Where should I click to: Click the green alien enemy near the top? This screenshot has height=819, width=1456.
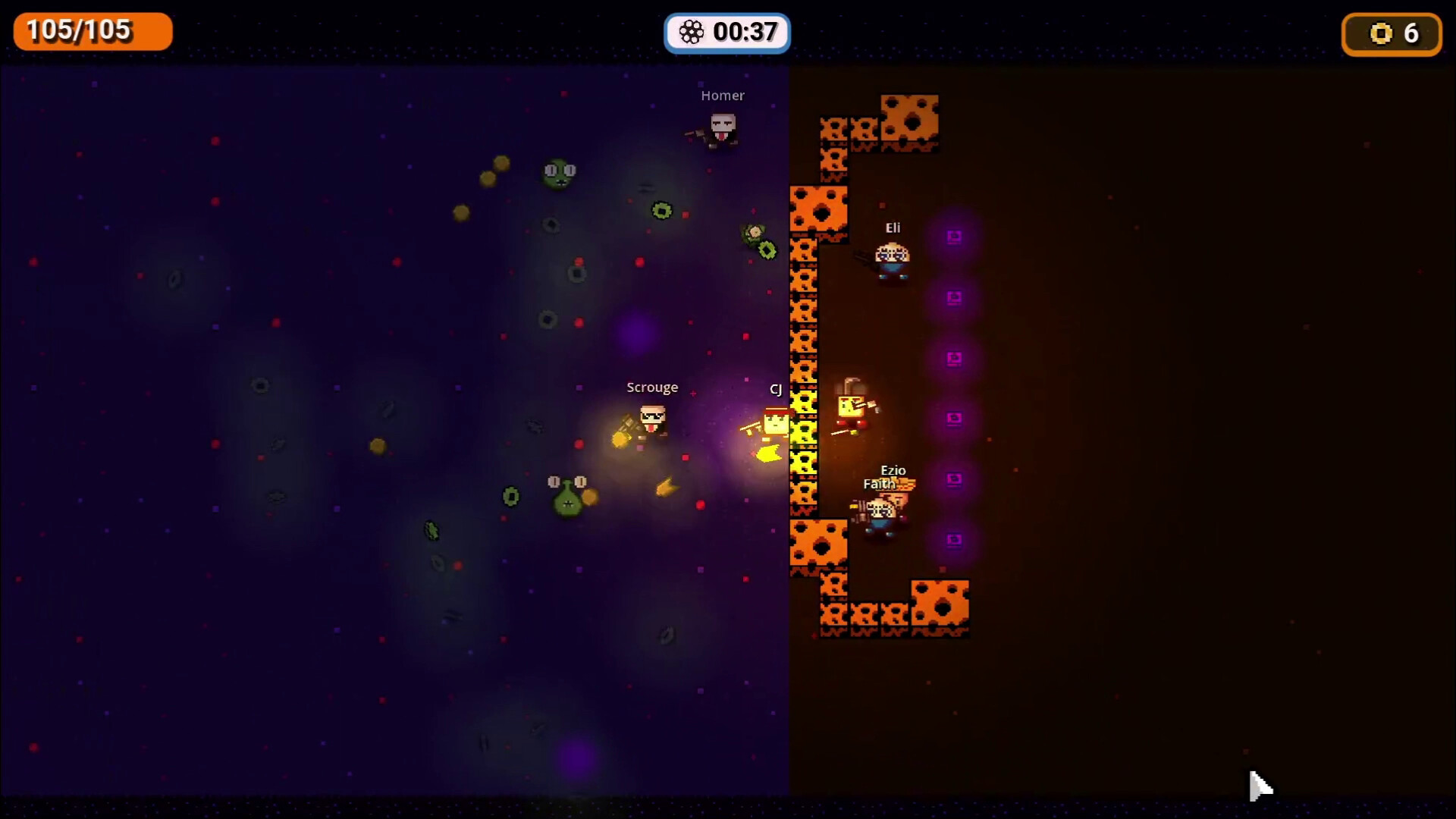pos(559,173)
